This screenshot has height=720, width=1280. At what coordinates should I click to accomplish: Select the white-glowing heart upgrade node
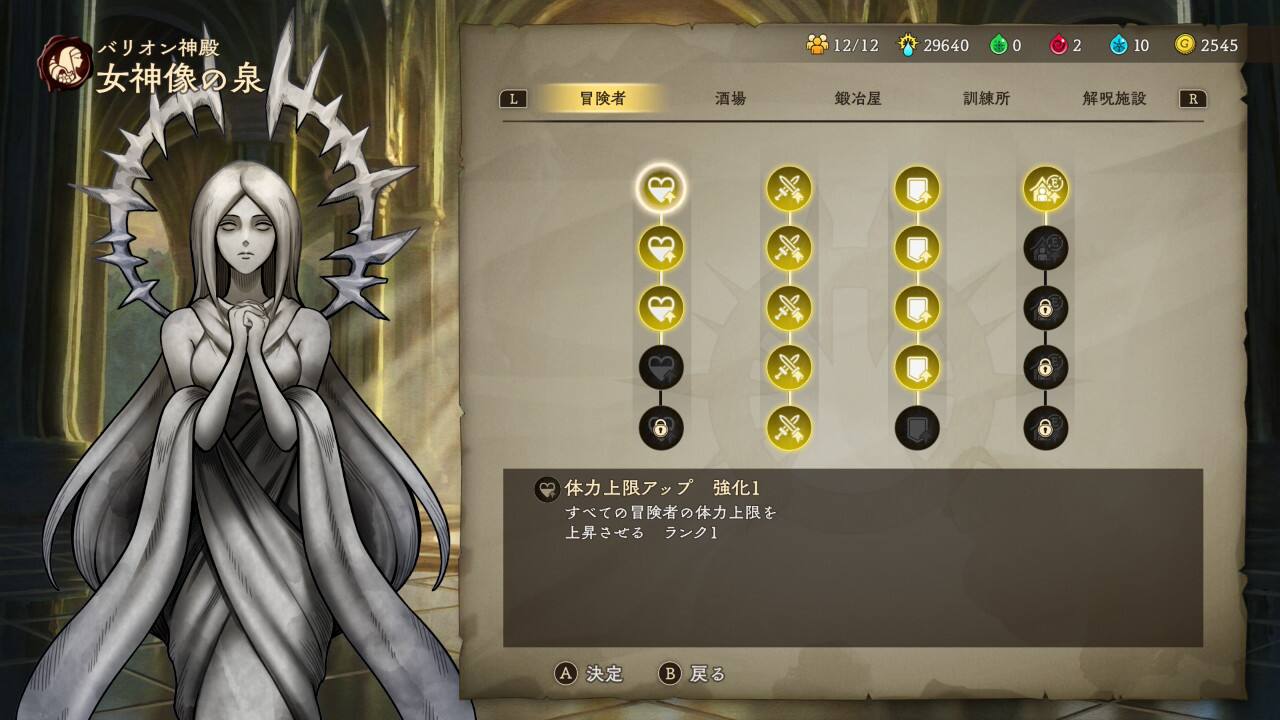661,188
